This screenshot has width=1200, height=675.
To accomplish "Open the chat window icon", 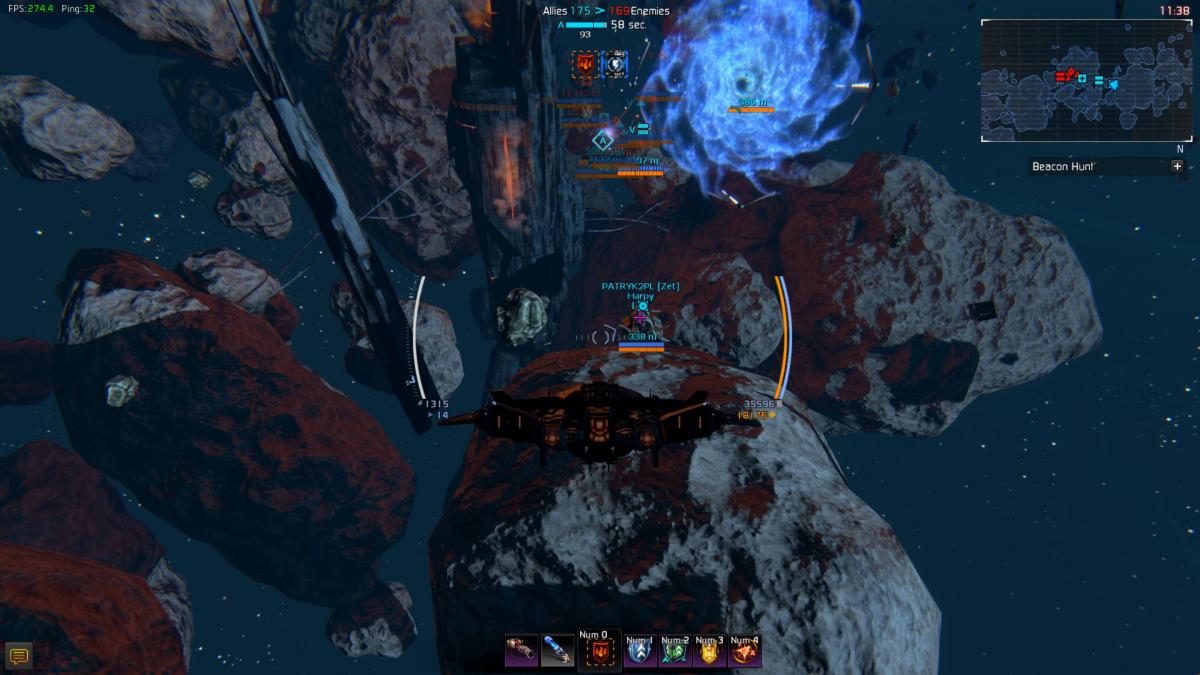I will pyautogui.click(x=18, y=656).
